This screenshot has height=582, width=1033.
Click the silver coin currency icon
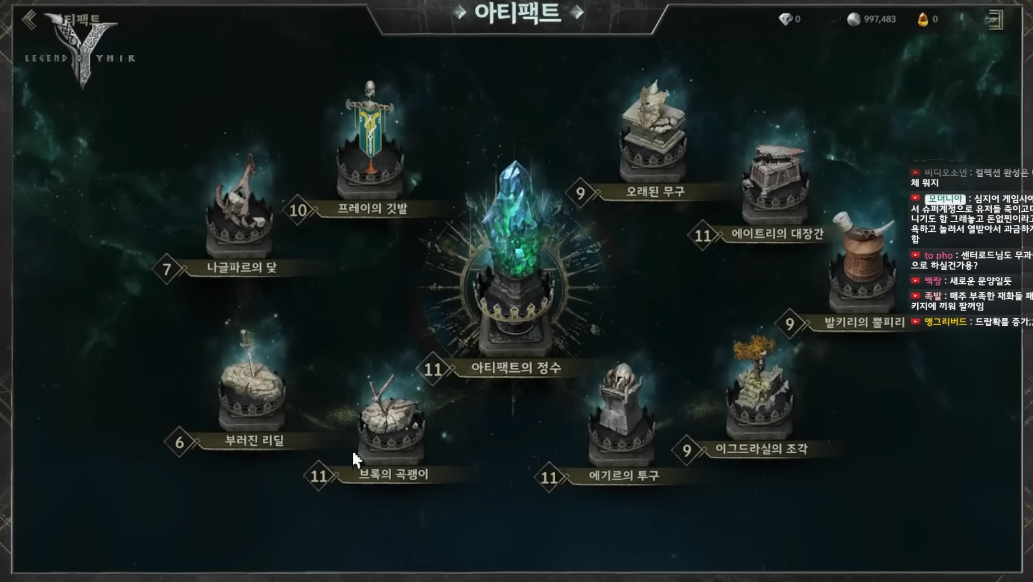[x=853, y=19]
